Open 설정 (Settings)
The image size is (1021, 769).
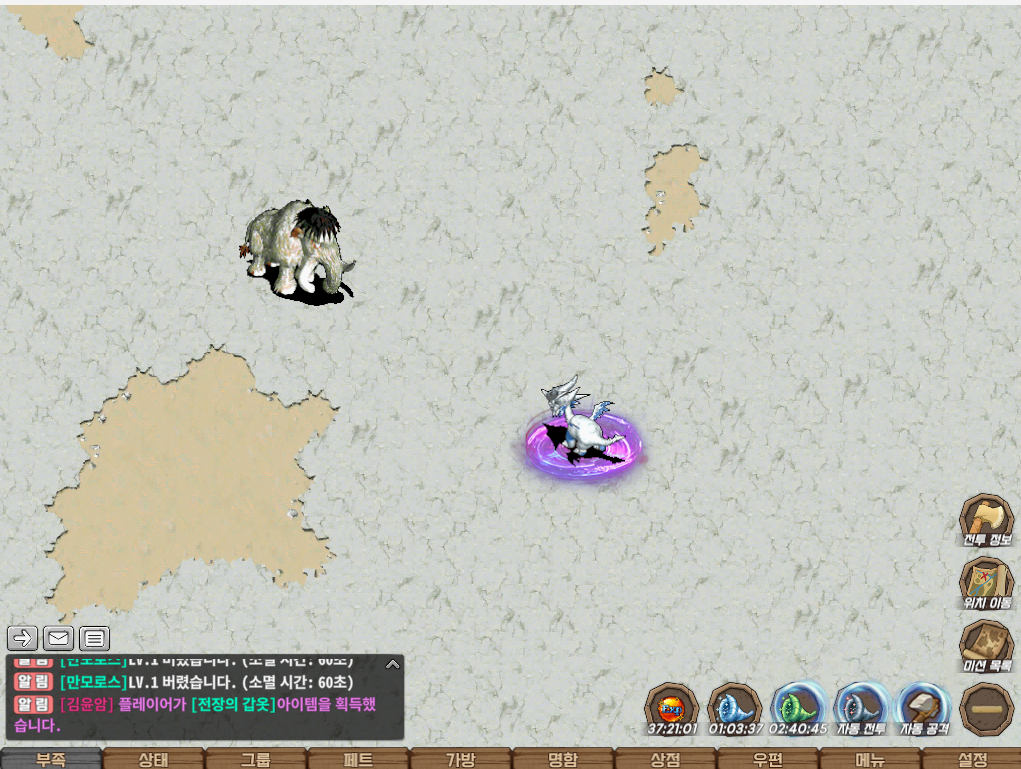coord(971,759)
